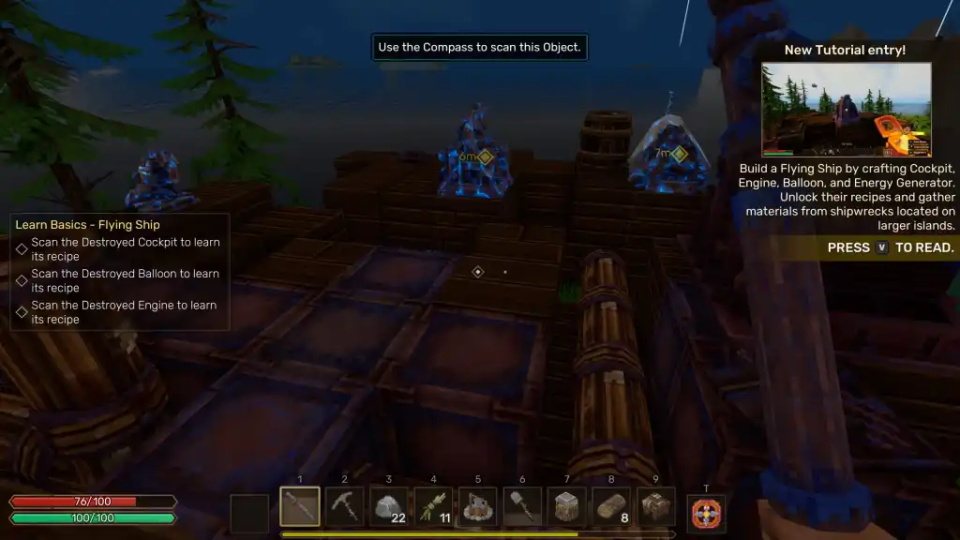Image resolution: width=960 pixels, height=540 pixels.
Task: Activate the compass tool icon
Action: click(x=707, y=514)
